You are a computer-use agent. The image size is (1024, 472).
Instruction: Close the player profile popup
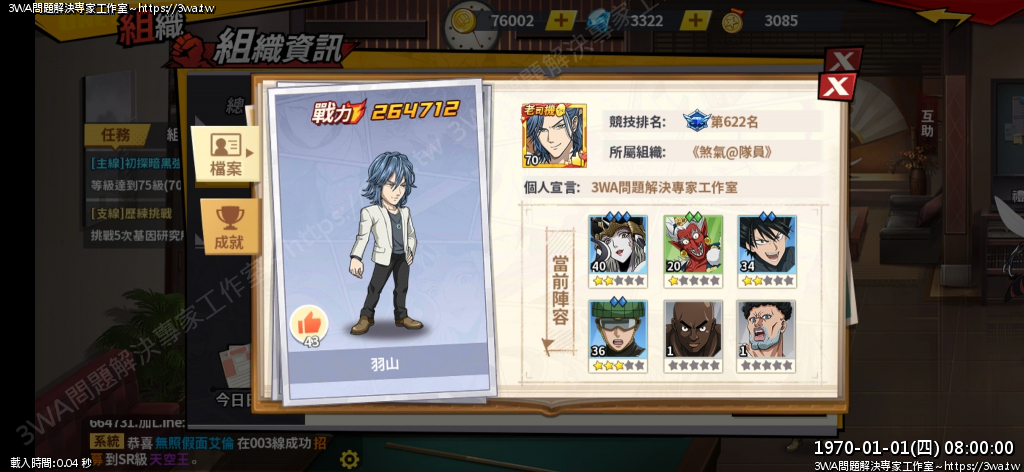tap(835, 86)
